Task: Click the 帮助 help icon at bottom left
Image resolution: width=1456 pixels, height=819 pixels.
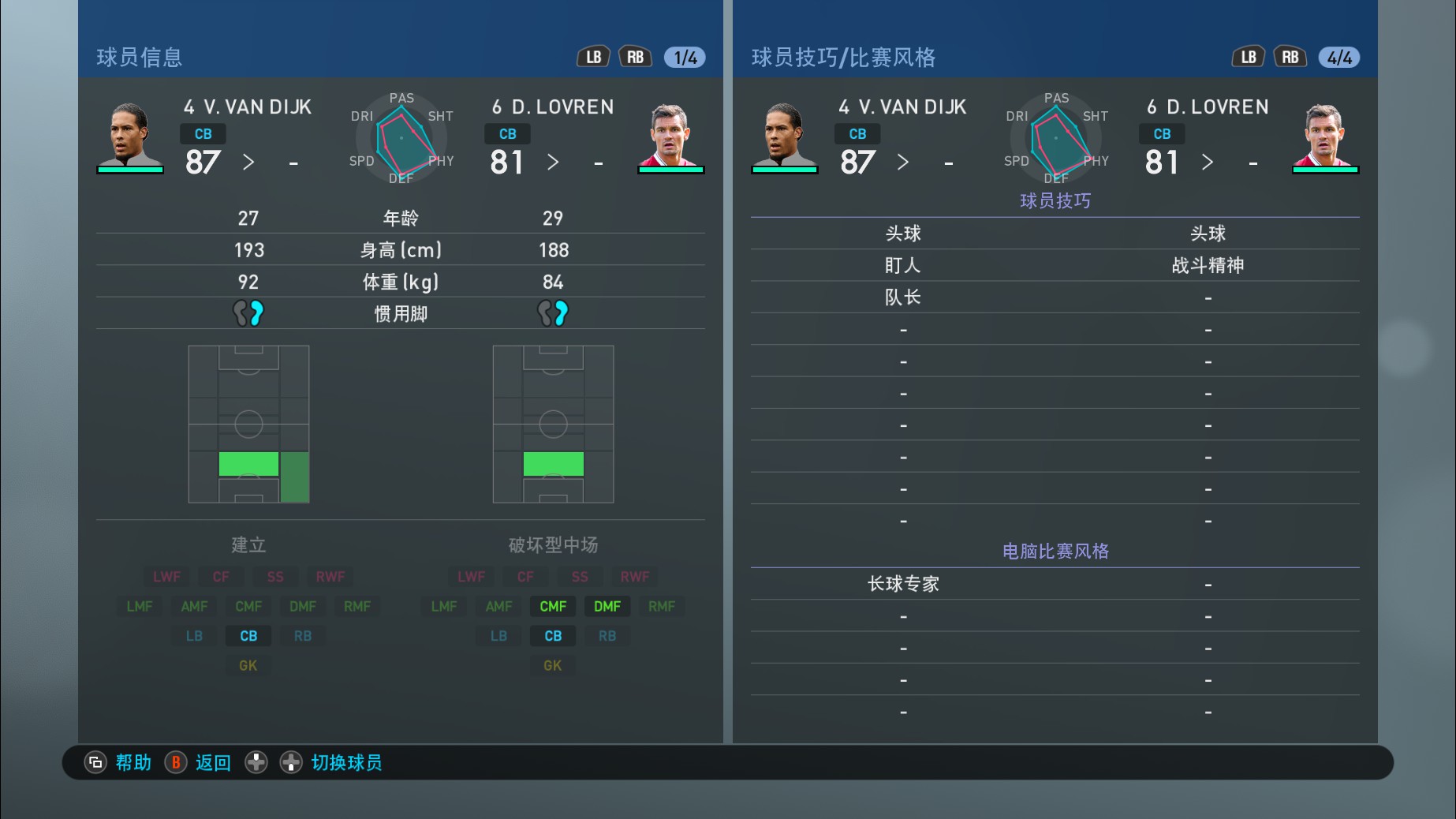Action: tap(95, 762)
